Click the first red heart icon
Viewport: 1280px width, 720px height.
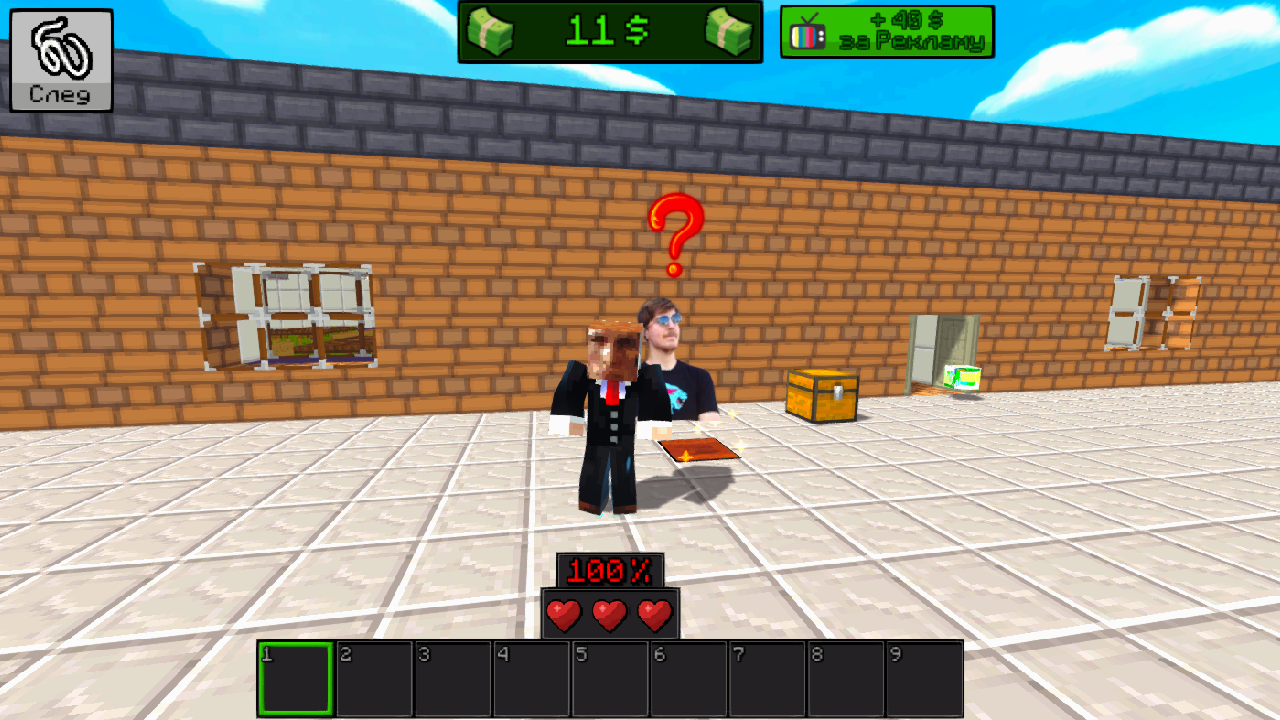tap(566, 613)
